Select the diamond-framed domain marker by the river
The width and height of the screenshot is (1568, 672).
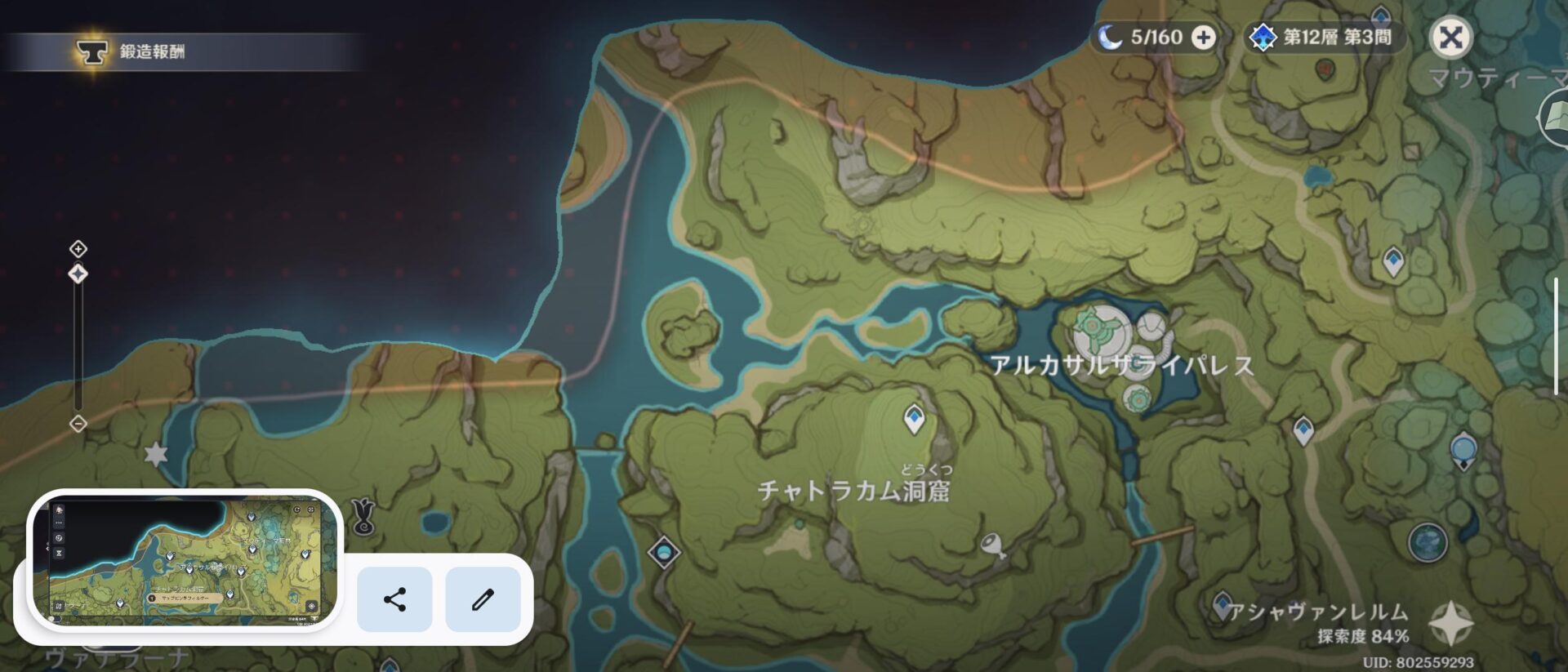pyautogui.click(x=663, y=553)
